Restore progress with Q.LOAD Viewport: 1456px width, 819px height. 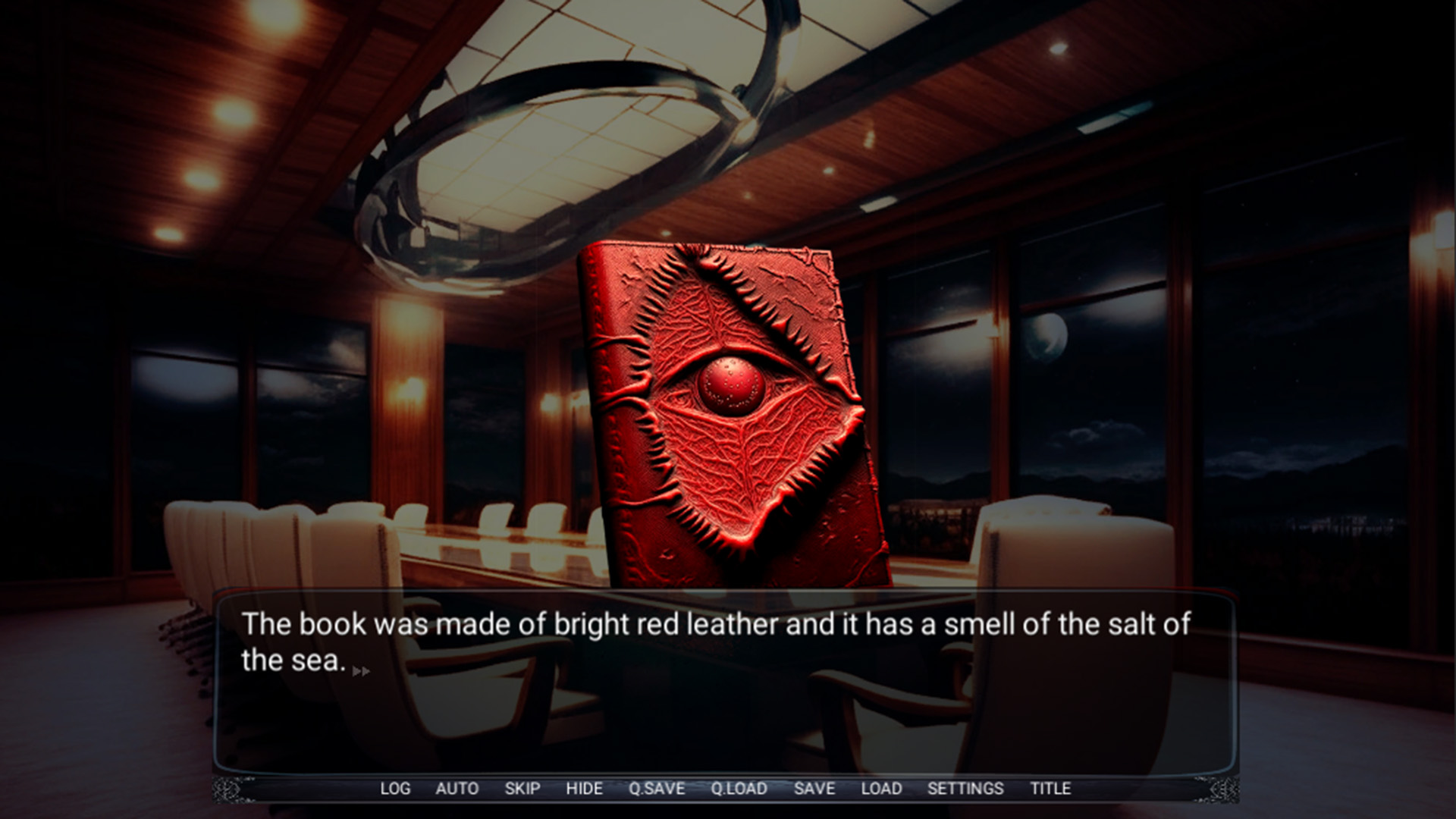[x=739, y=789]
